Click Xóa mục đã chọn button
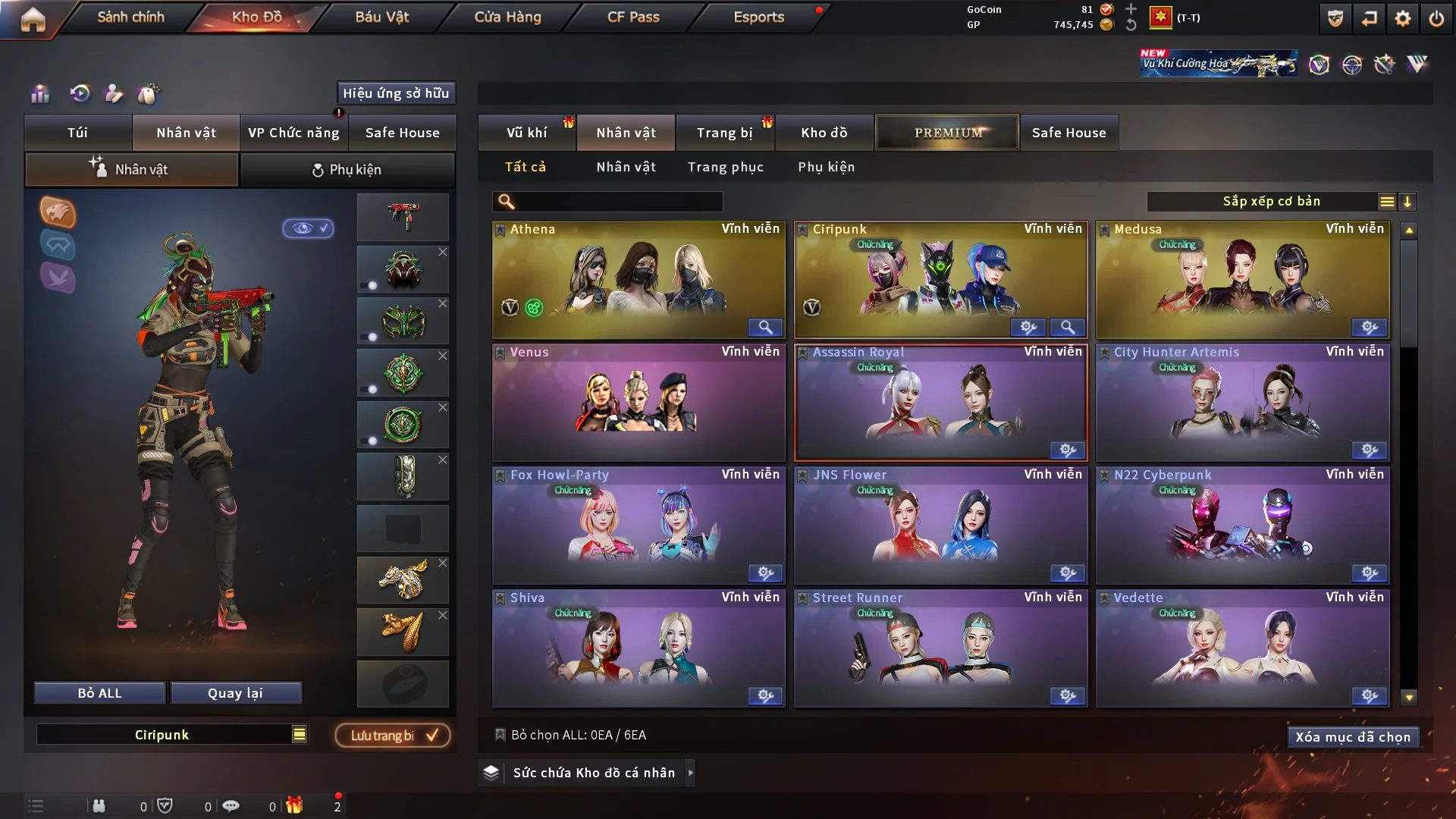This screenshot has height=819, width=1456. (1352, 737)
